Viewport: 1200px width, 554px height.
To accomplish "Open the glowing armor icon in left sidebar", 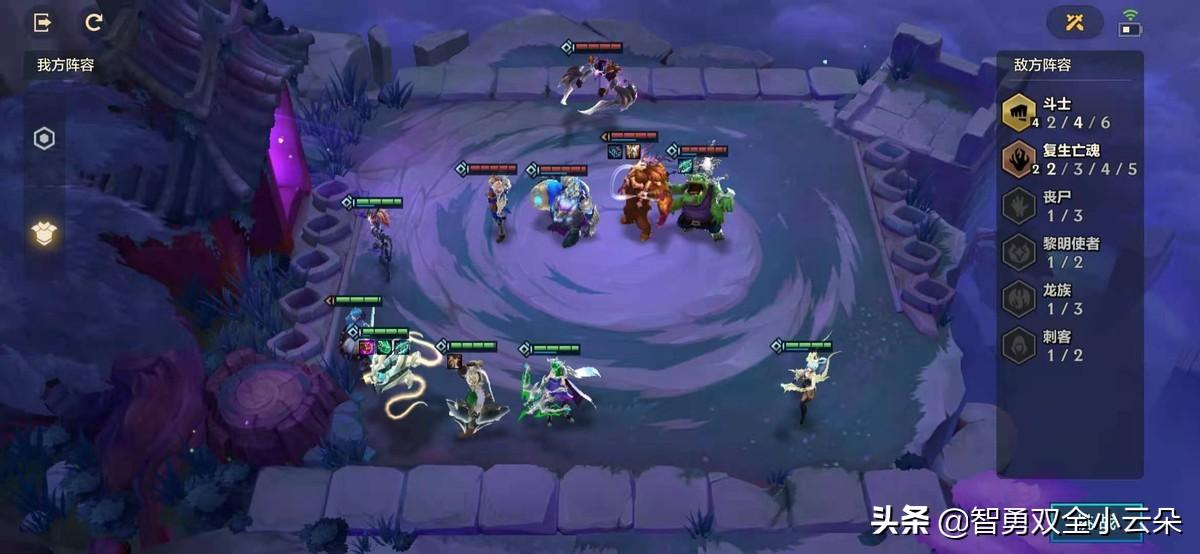I will pos(44,233).
